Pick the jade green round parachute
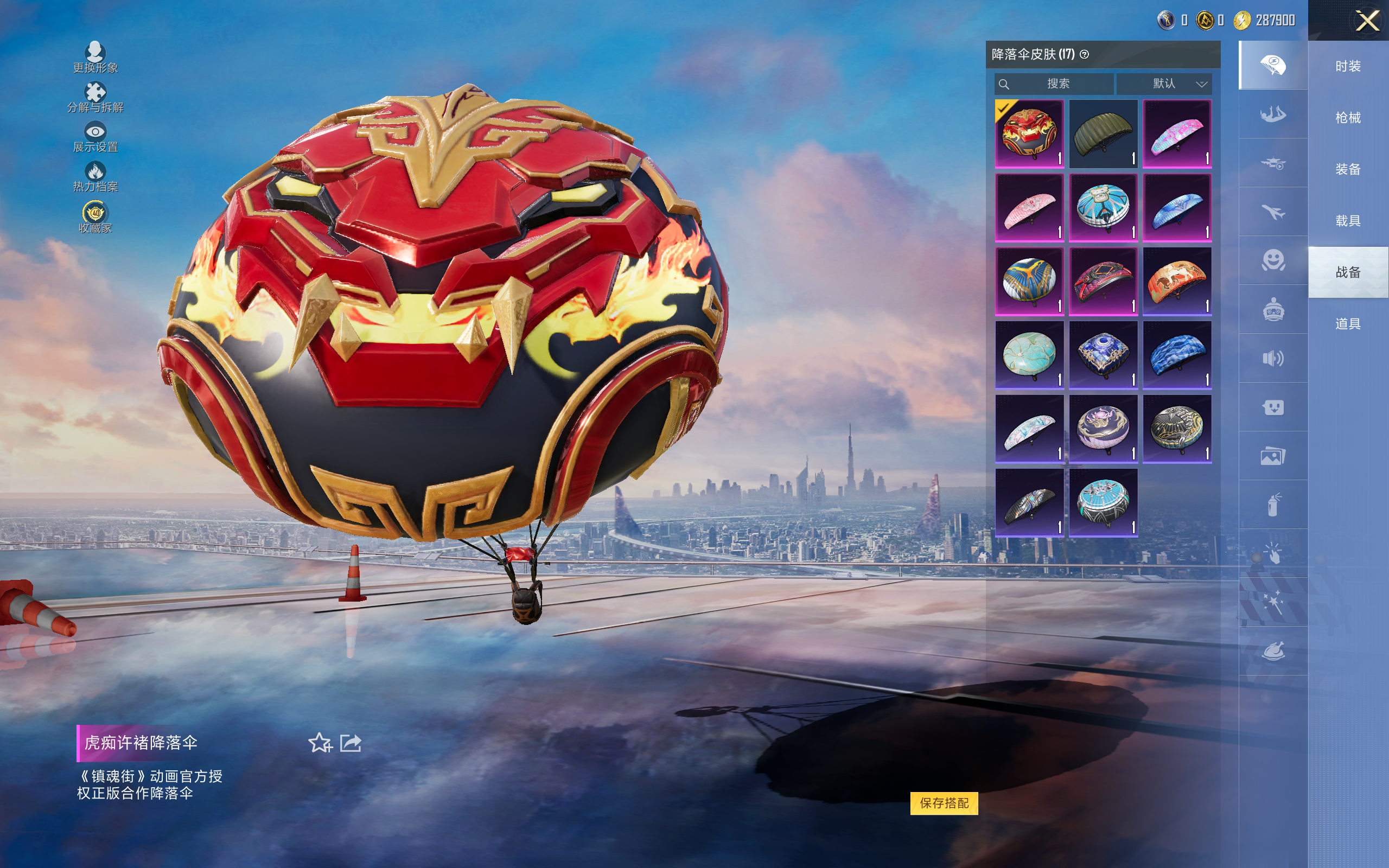This screenshot has width=1389, height=868. coord(1029,355)
